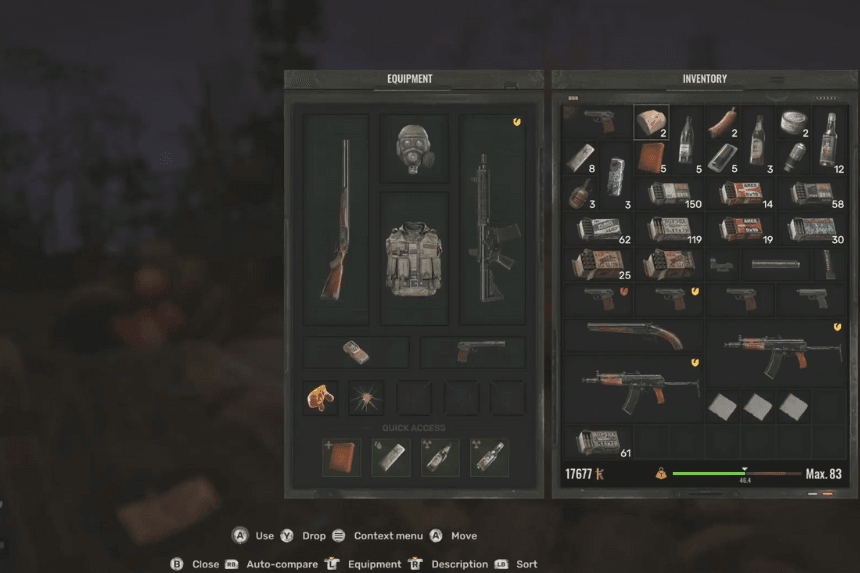Viewport: 860px width, 573px height.
Task: Select the orange artifact slot
Action: coord(320,398)
